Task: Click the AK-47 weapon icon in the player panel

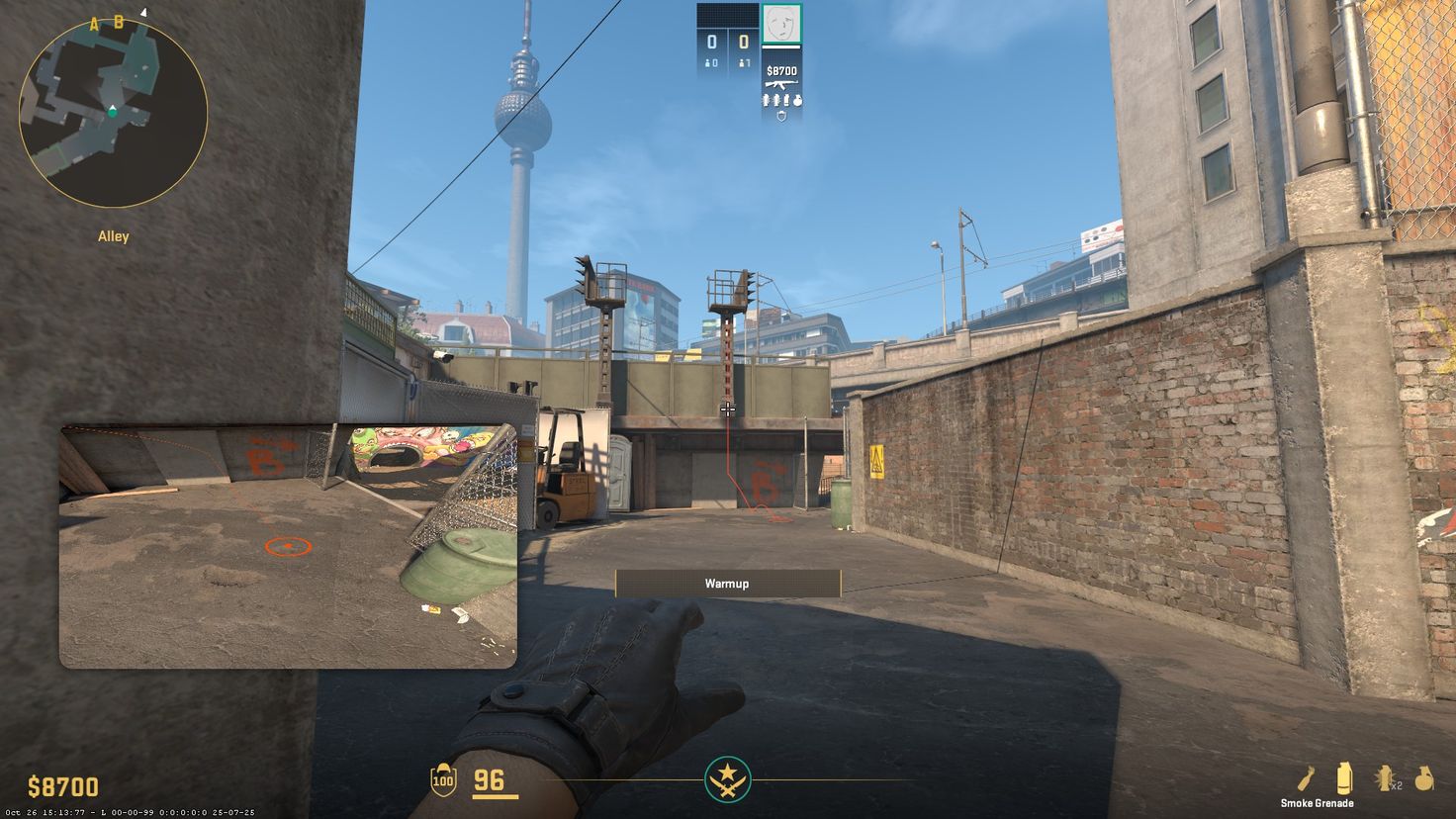Action: 781,83
